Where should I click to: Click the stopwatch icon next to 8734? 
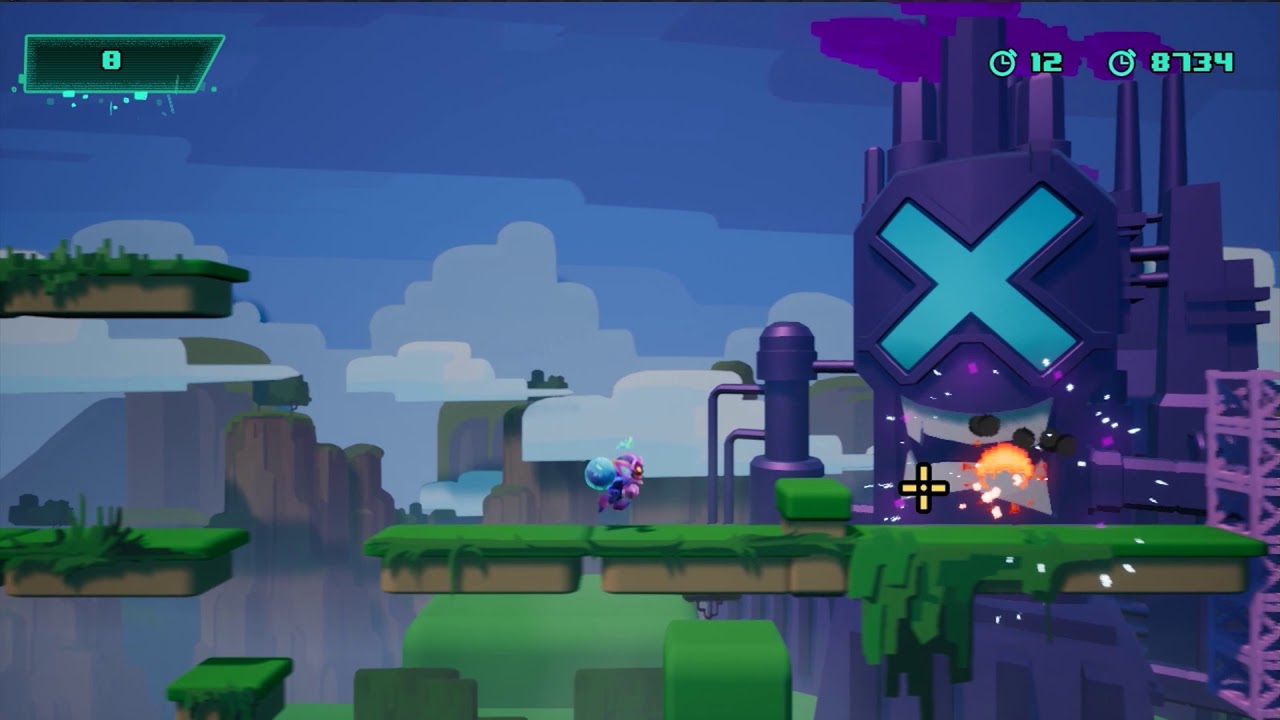coord(1125,60)
